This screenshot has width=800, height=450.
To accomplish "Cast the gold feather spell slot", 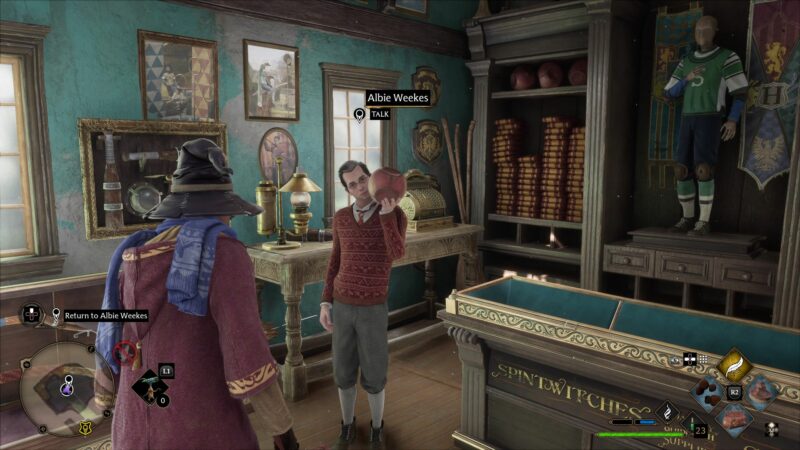I will click(x=734, y=366).
